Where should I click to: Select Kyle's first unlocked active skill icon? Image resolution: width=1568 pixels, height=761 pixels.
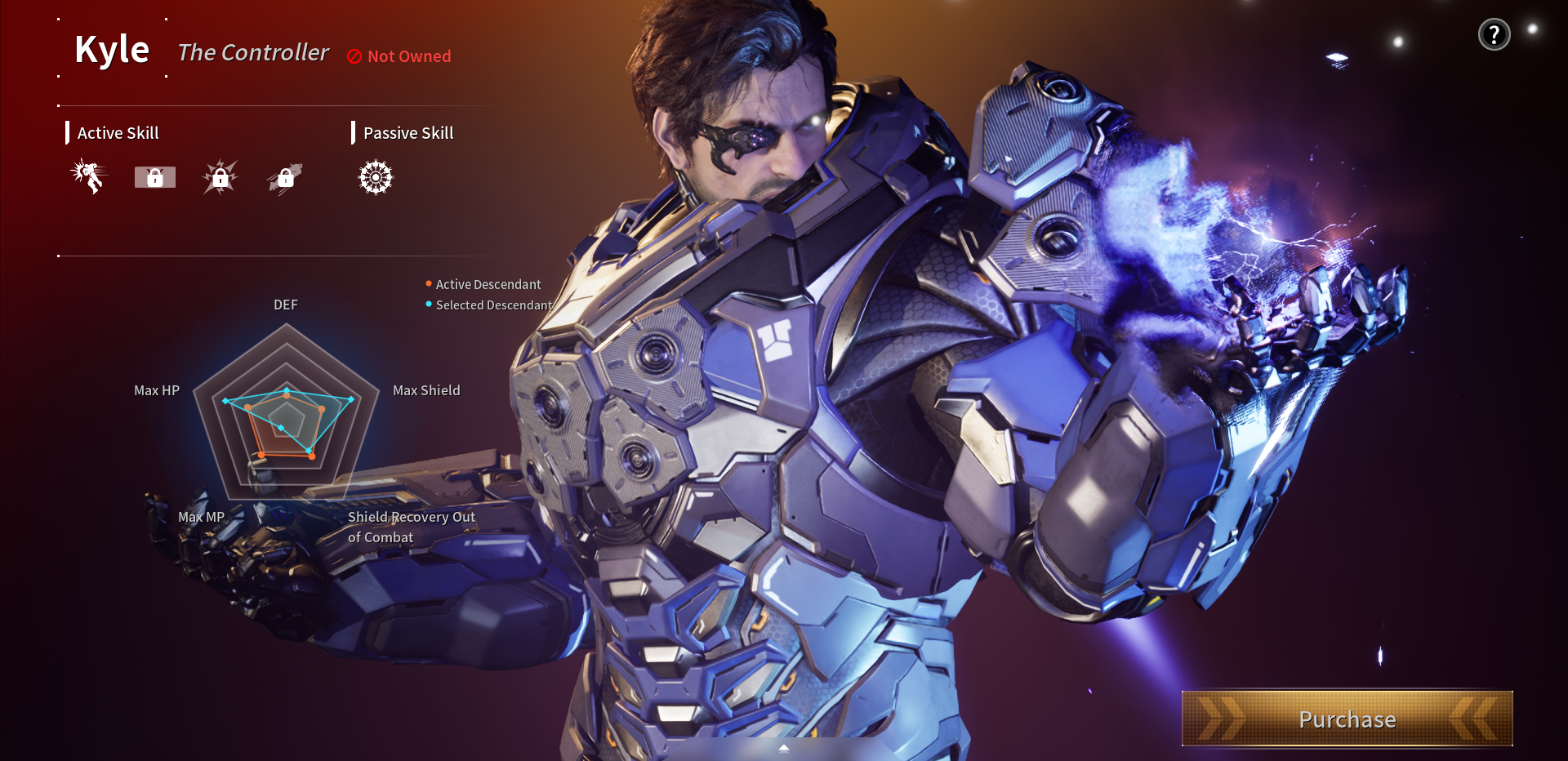pos(88,176)
